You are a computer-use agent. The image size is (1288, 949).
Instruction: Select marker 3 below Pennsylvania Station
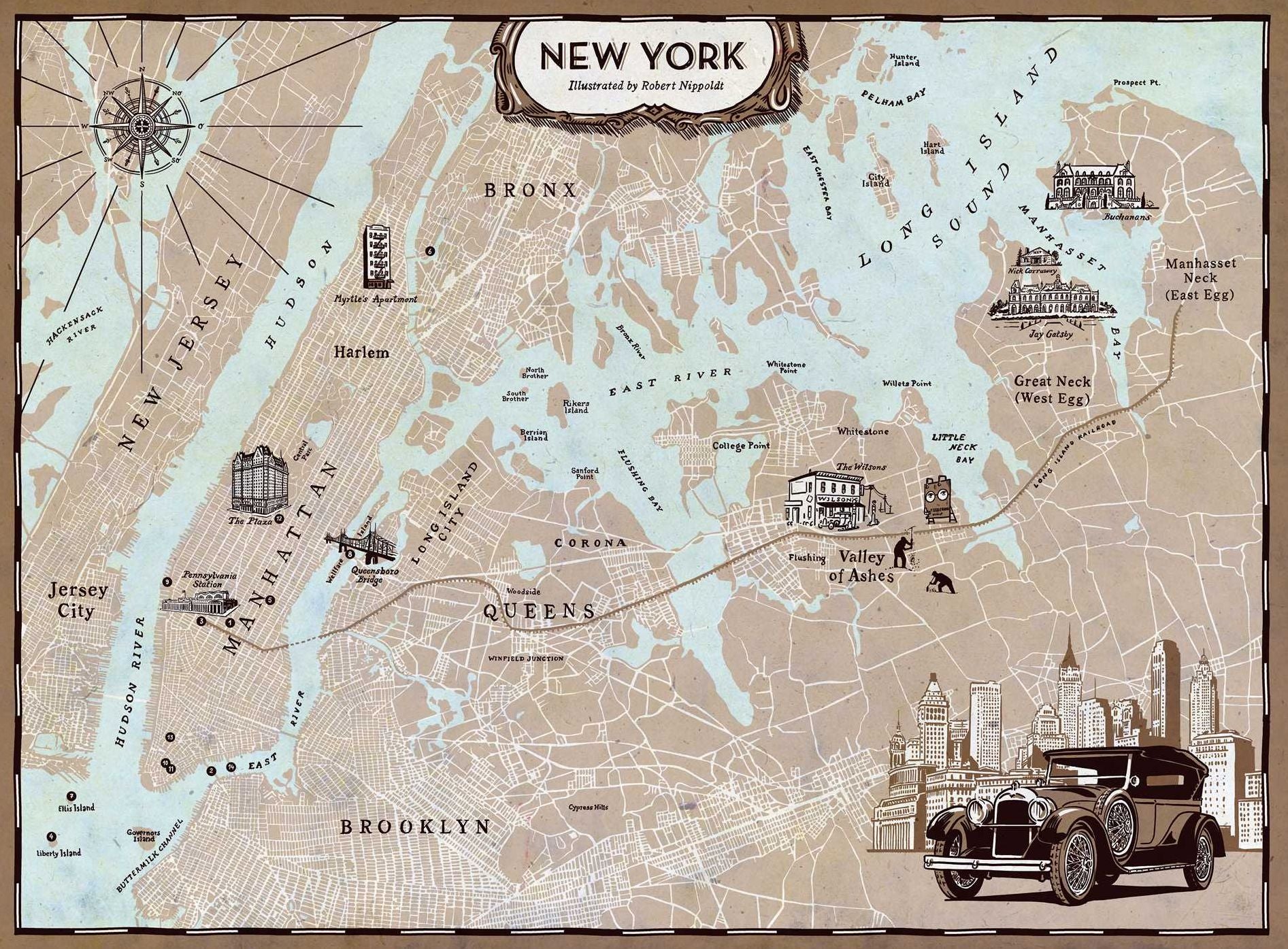(201, 621)
